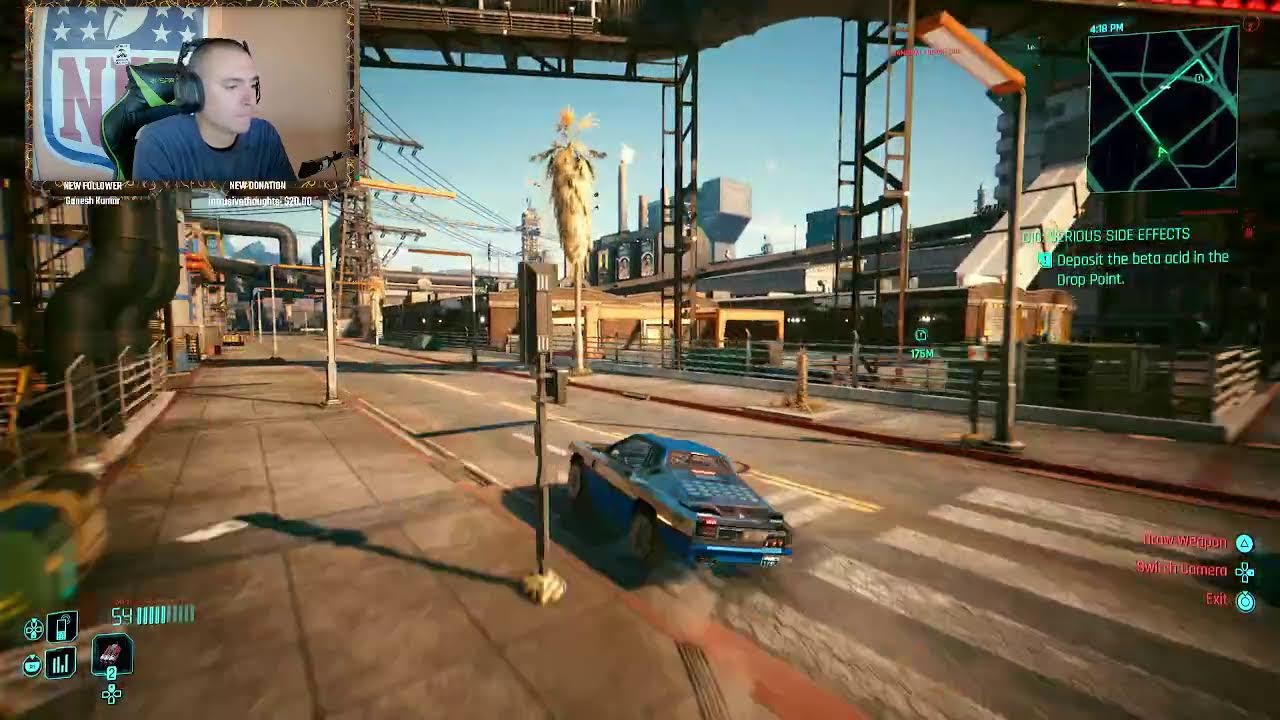
Task: Click the triangle icon beside Draw Weapon
Action: click(x=1243, y=540)
